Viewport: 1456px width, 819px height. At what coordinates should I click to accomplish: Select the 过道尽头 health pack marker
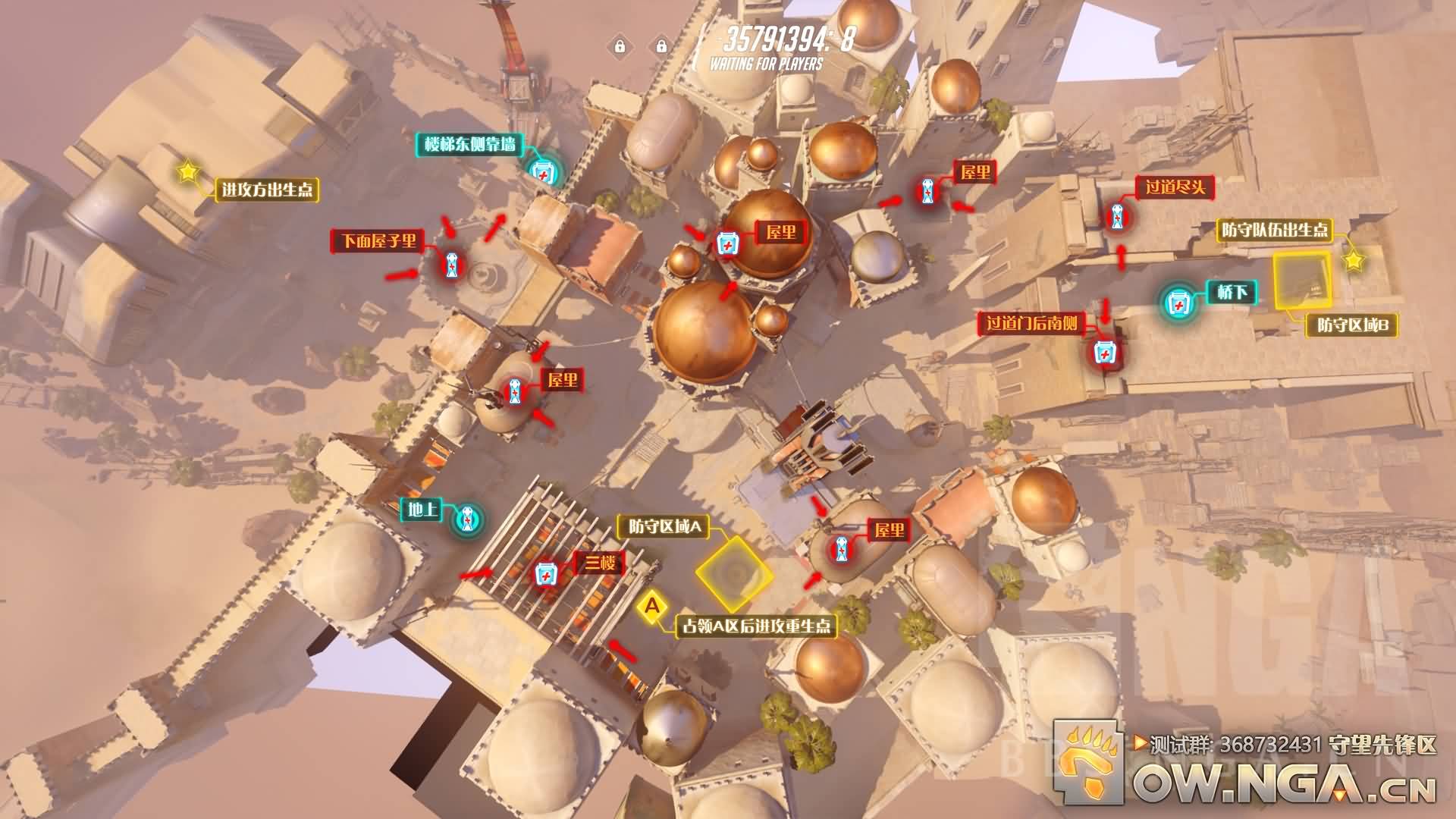tap(1116, 218)
